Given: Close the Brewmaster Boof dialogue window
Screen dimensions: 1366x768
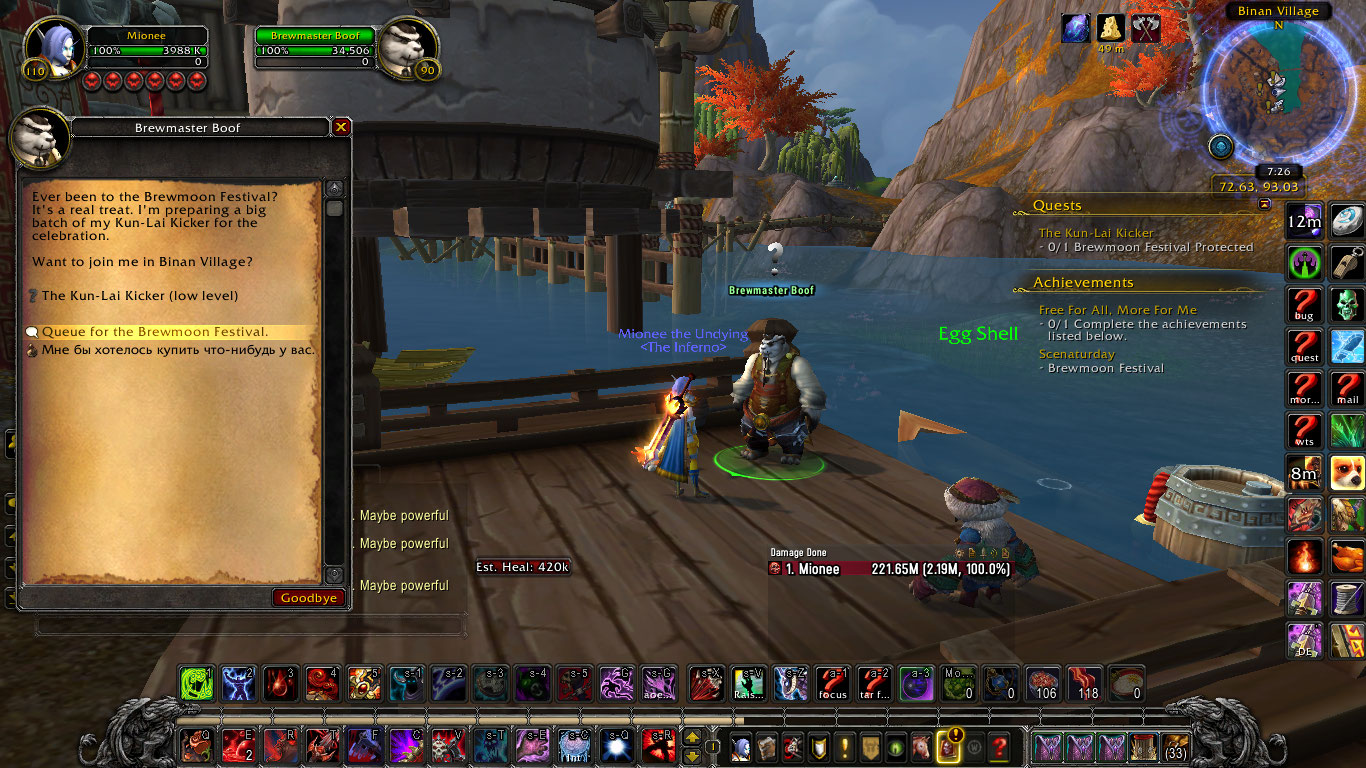Looking at the screenshot, I should [x=341, y=127].
